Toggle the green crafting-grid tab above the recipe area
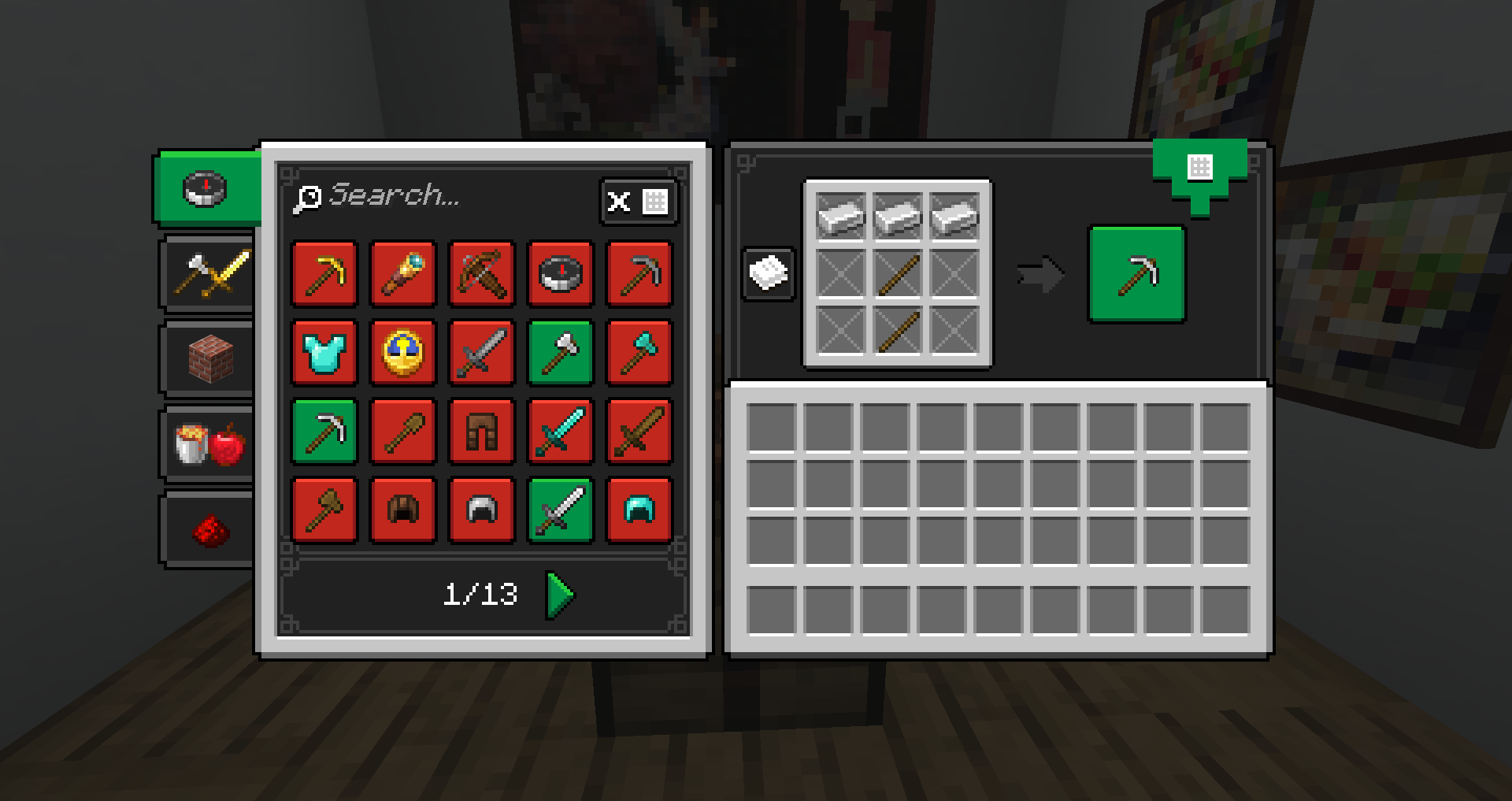This screenshot has height=801, width=1512. 1200,169
